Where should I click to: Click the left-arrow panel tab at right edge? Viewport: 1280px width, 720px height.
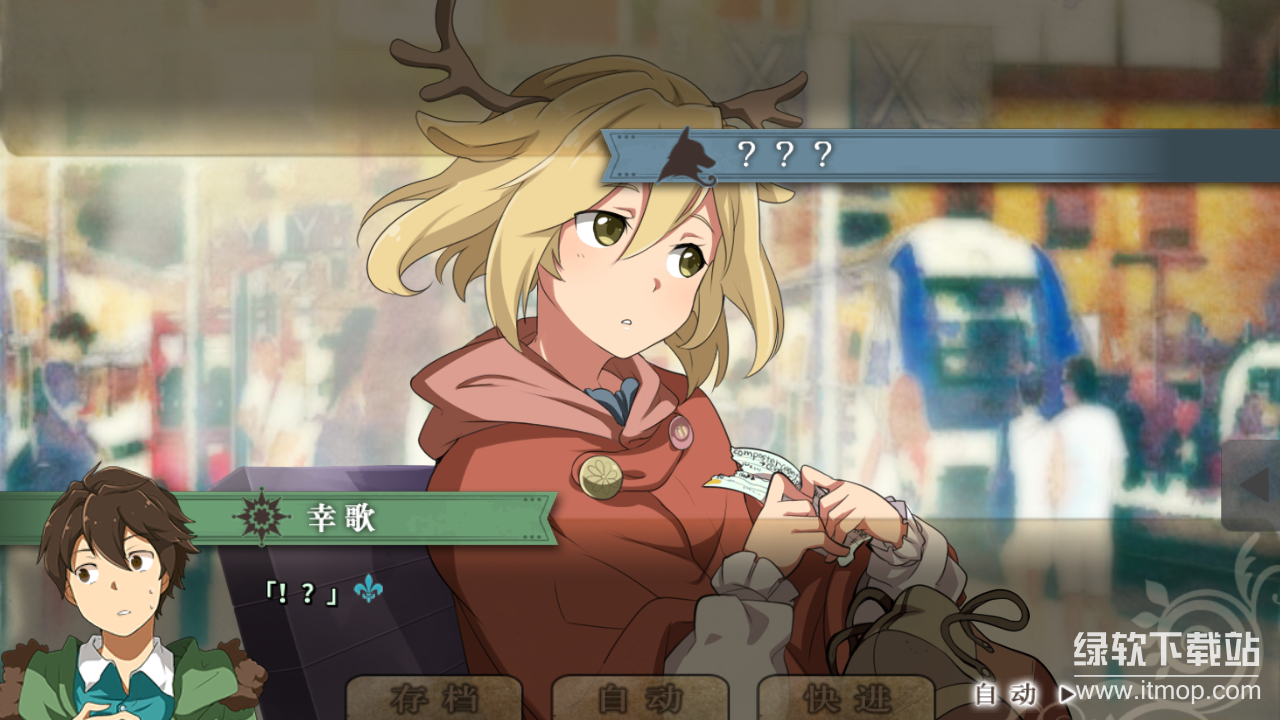[x=1252, y=485]
